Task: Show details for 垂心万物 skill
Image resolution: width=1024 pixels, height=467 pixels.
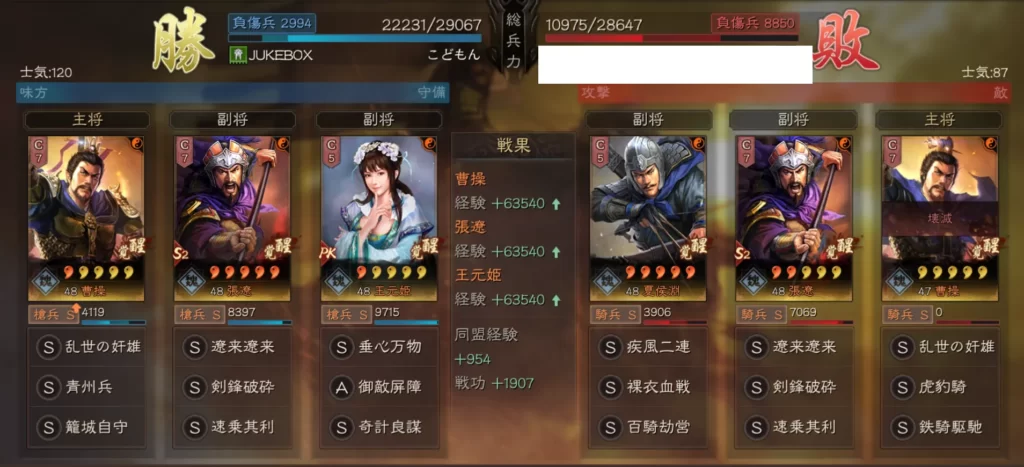Action: 378,346
